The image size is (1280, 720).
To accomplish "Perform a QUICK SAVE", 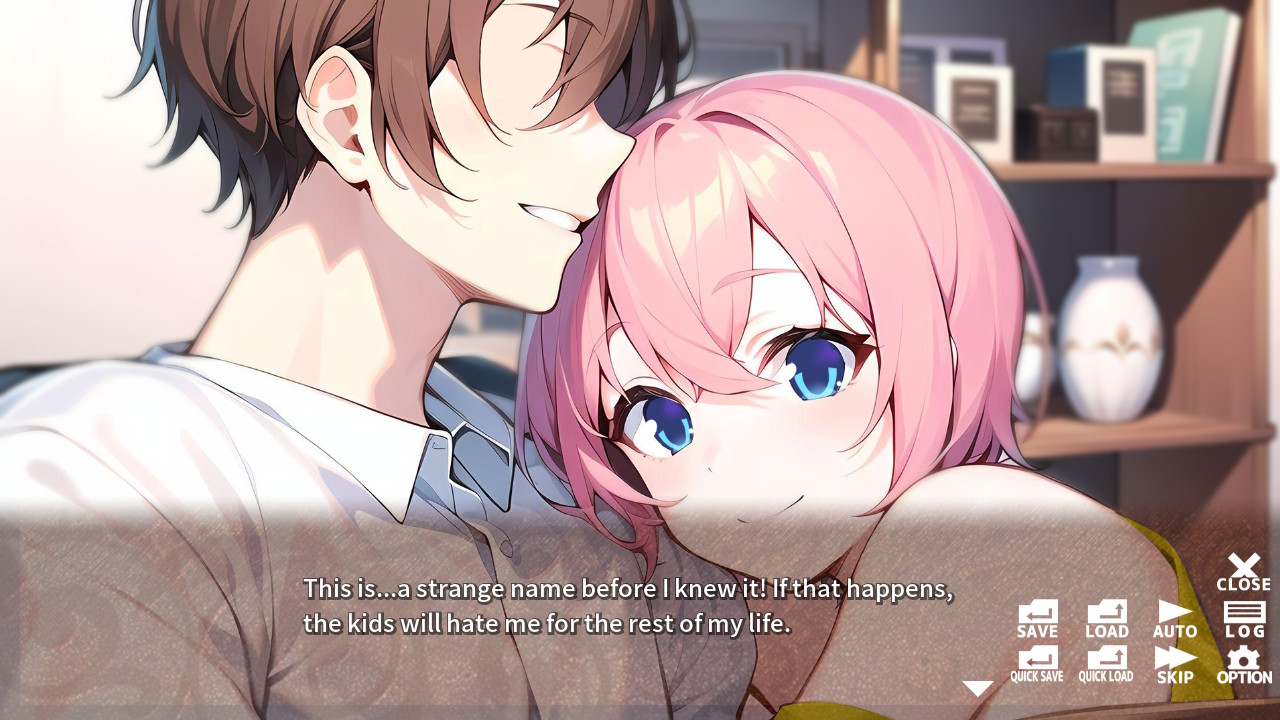I will 1037,662.
